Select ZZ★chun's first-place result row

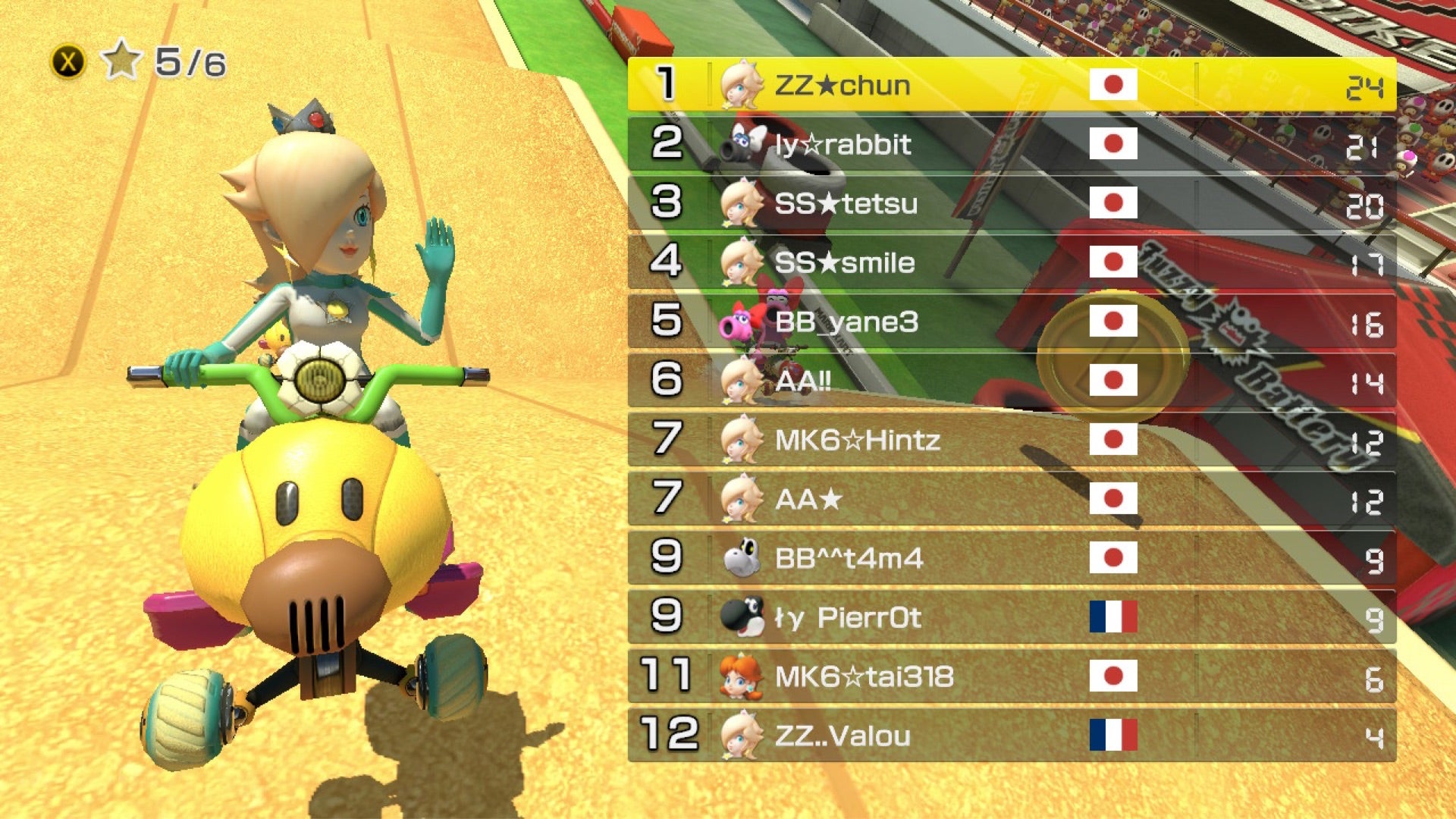coord(1012,85)
